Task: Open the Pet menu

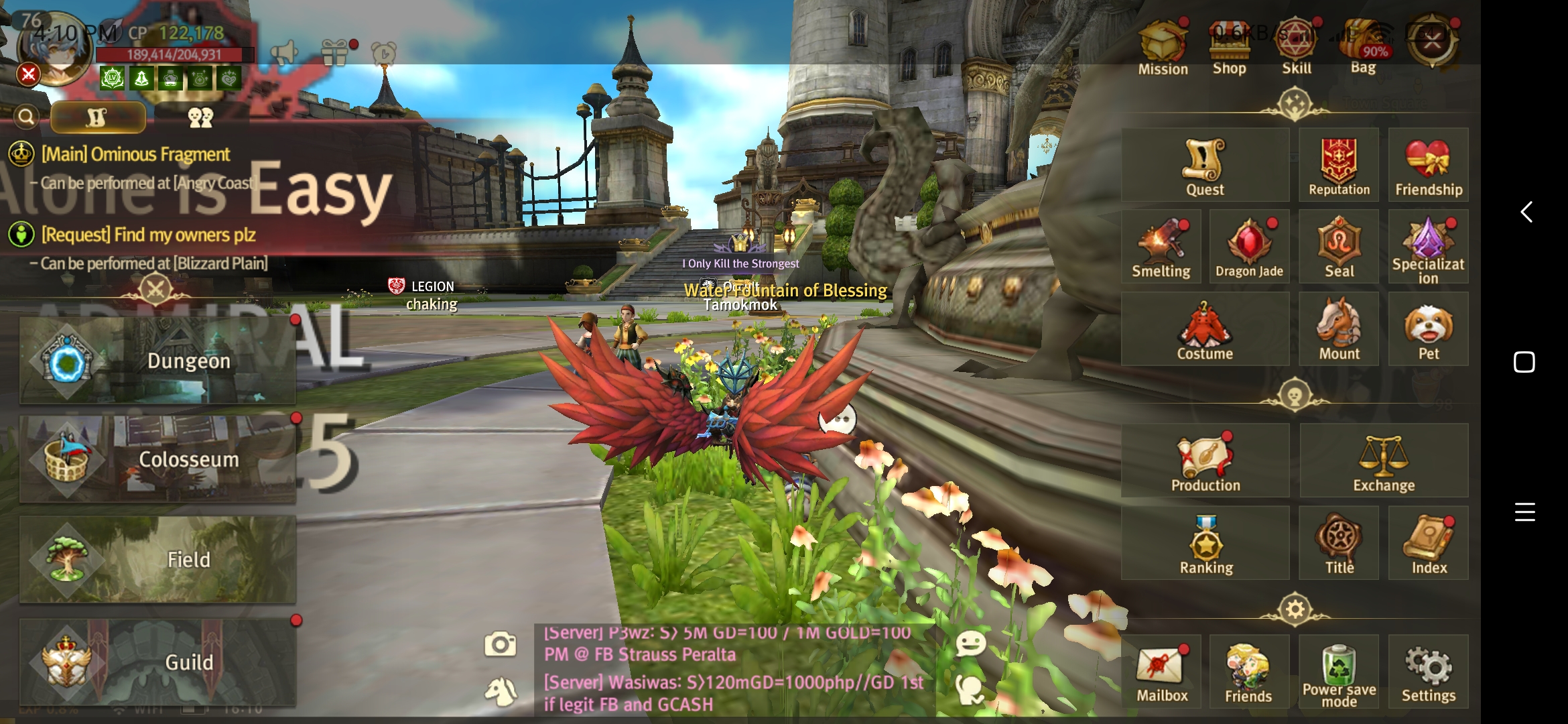Action: click(1428, 330)
